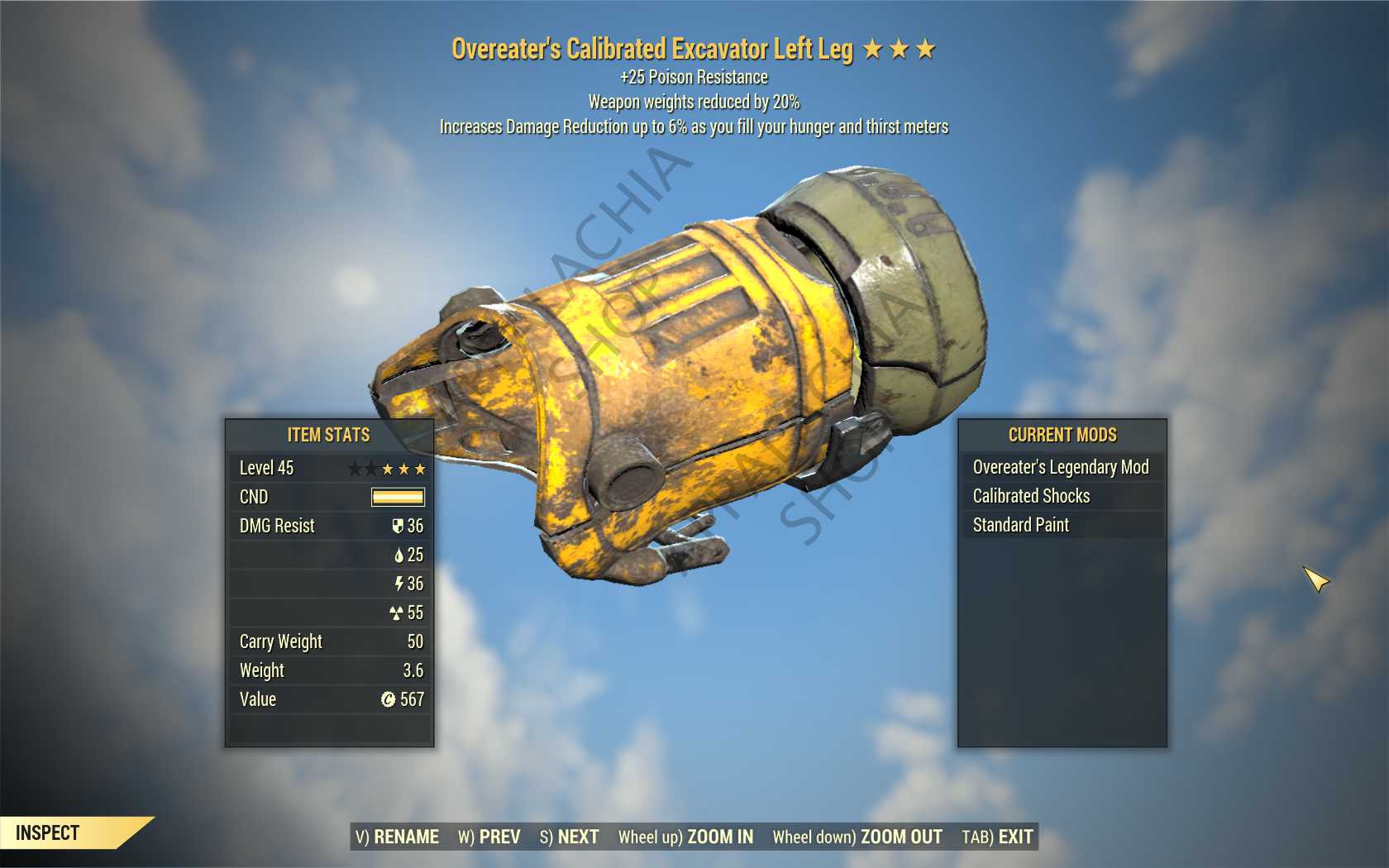Choose ZOOM IN on the bottom bar

point(685,837)
